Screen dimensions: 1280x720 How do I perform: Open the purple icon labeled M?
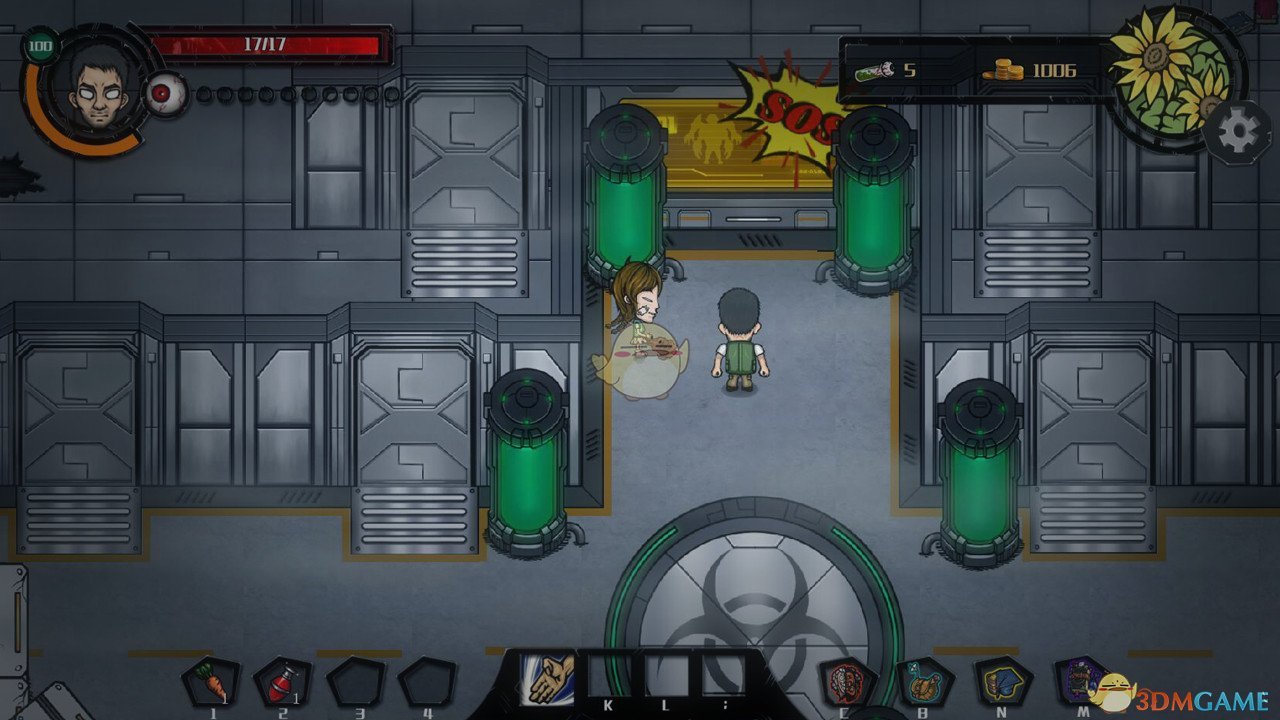[x=1081, y=680]
